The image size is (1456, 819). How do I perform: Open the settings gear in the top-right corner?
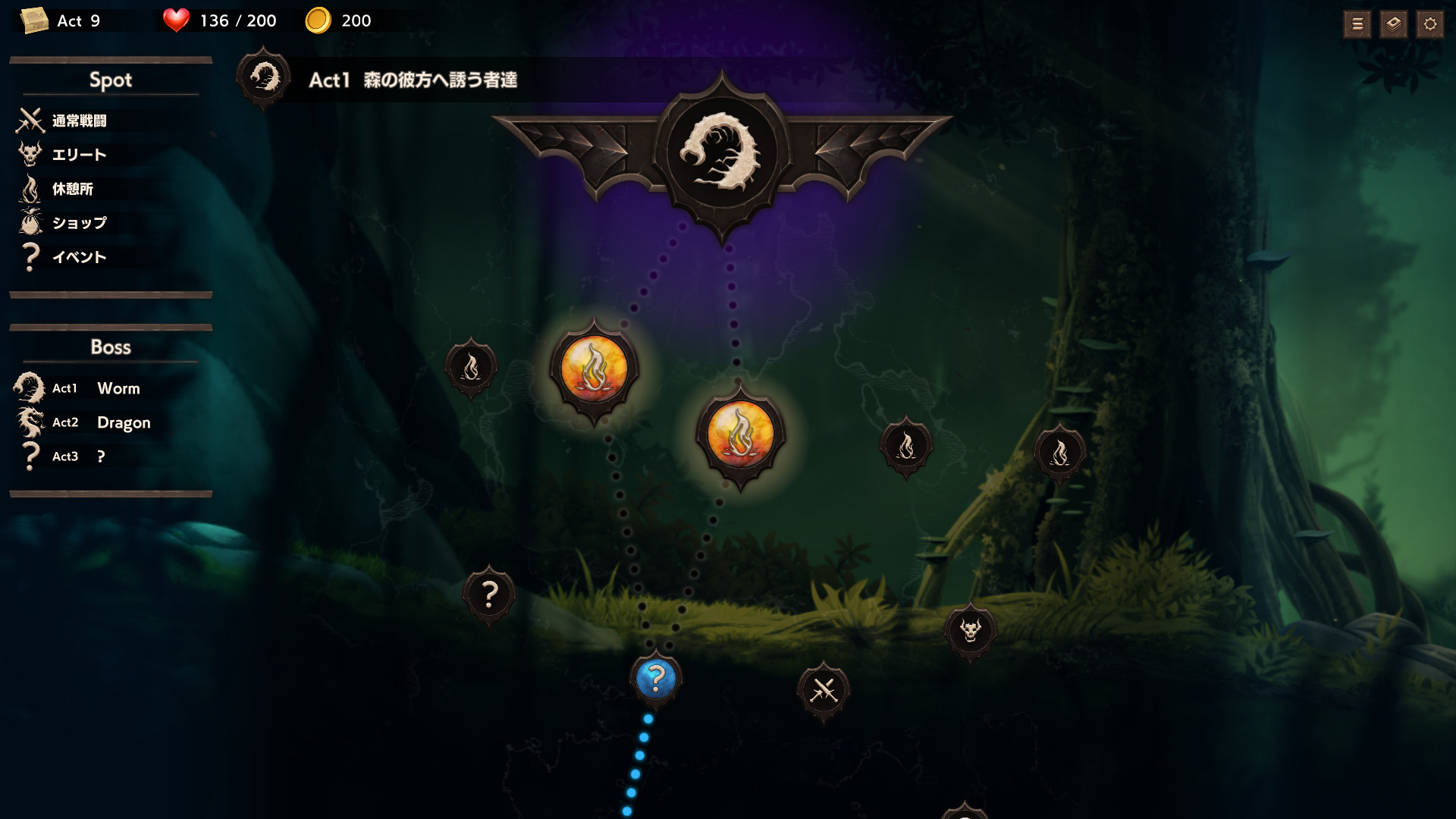tap(1429, 24)
